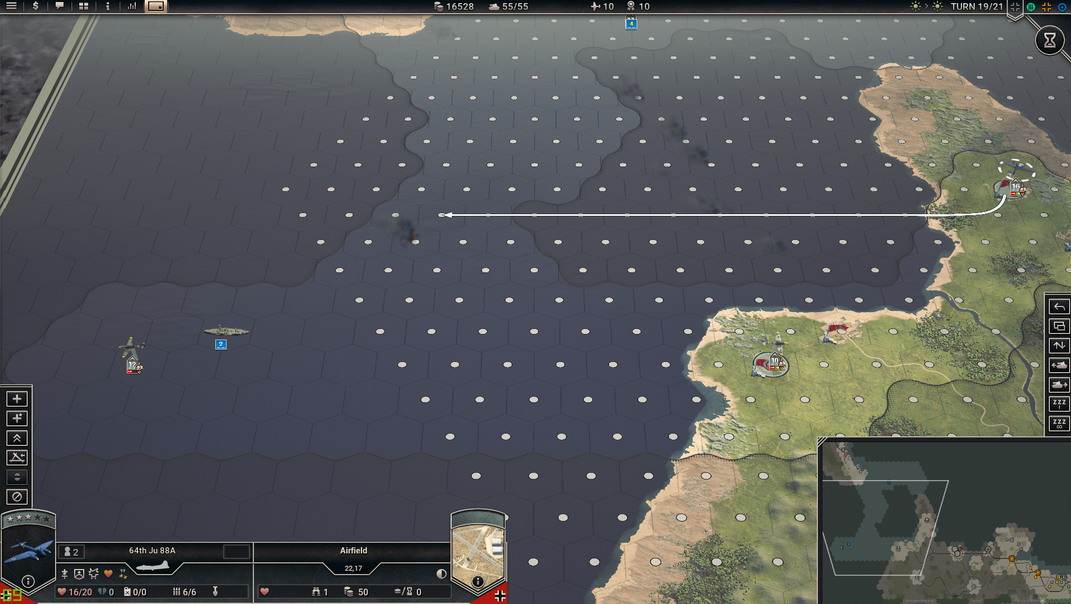Click the overlapping windows unit button
Screen dimensions: 1071x604
1059,326
